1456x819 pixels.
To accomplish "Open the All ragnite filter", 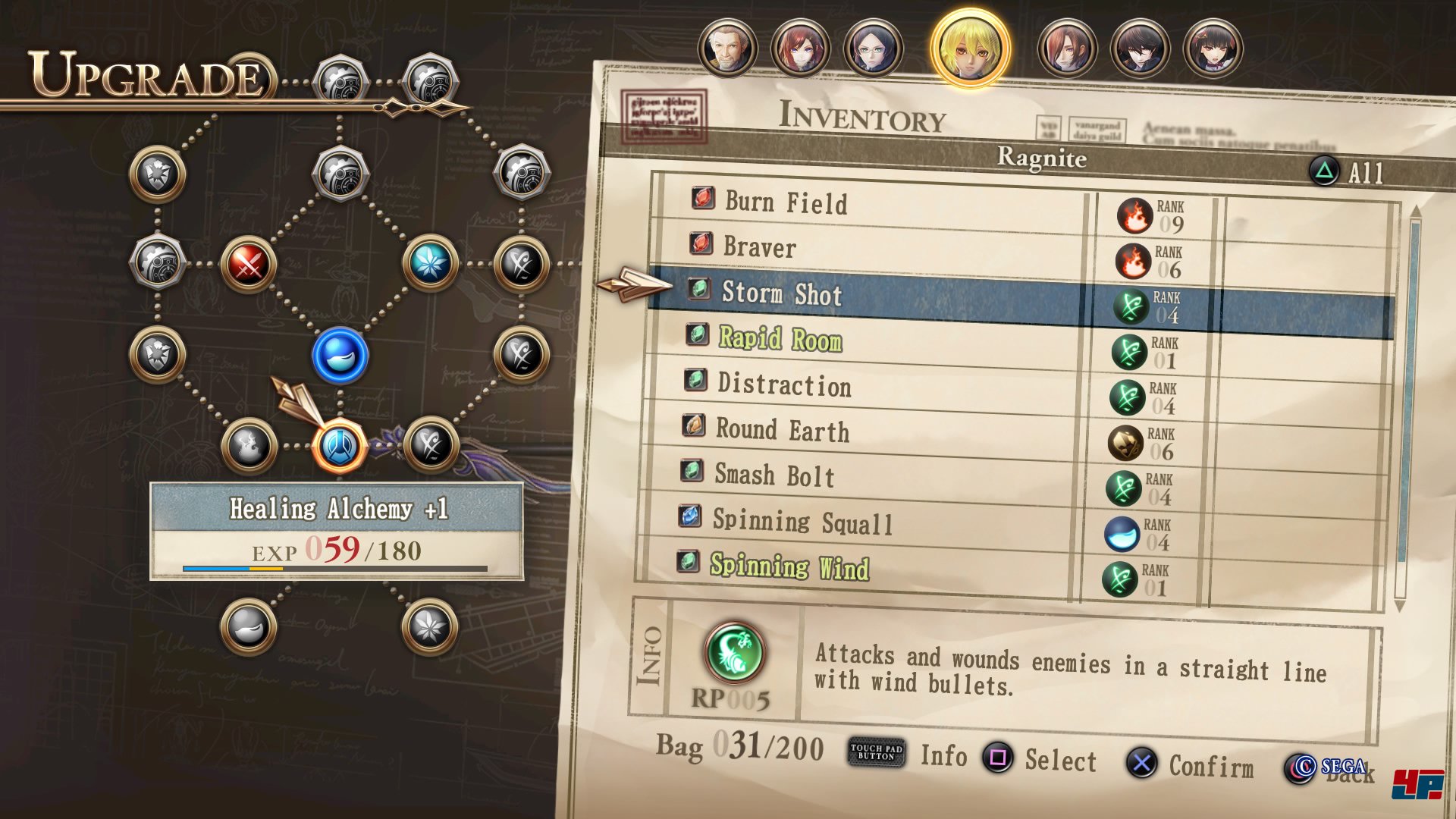I will [x=1348, y=172].
